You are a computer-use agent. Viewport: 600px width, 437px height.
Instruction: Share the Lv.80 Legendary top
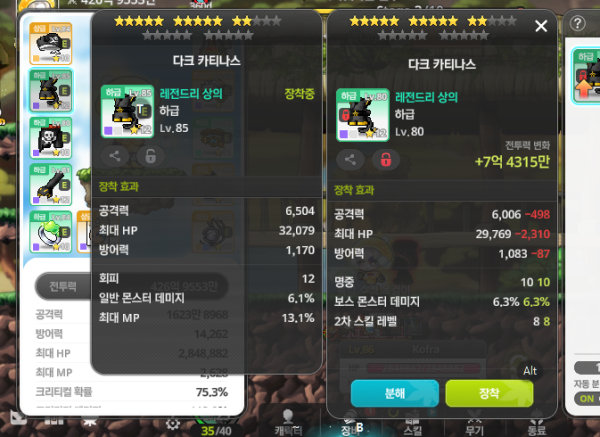[351, 159]
